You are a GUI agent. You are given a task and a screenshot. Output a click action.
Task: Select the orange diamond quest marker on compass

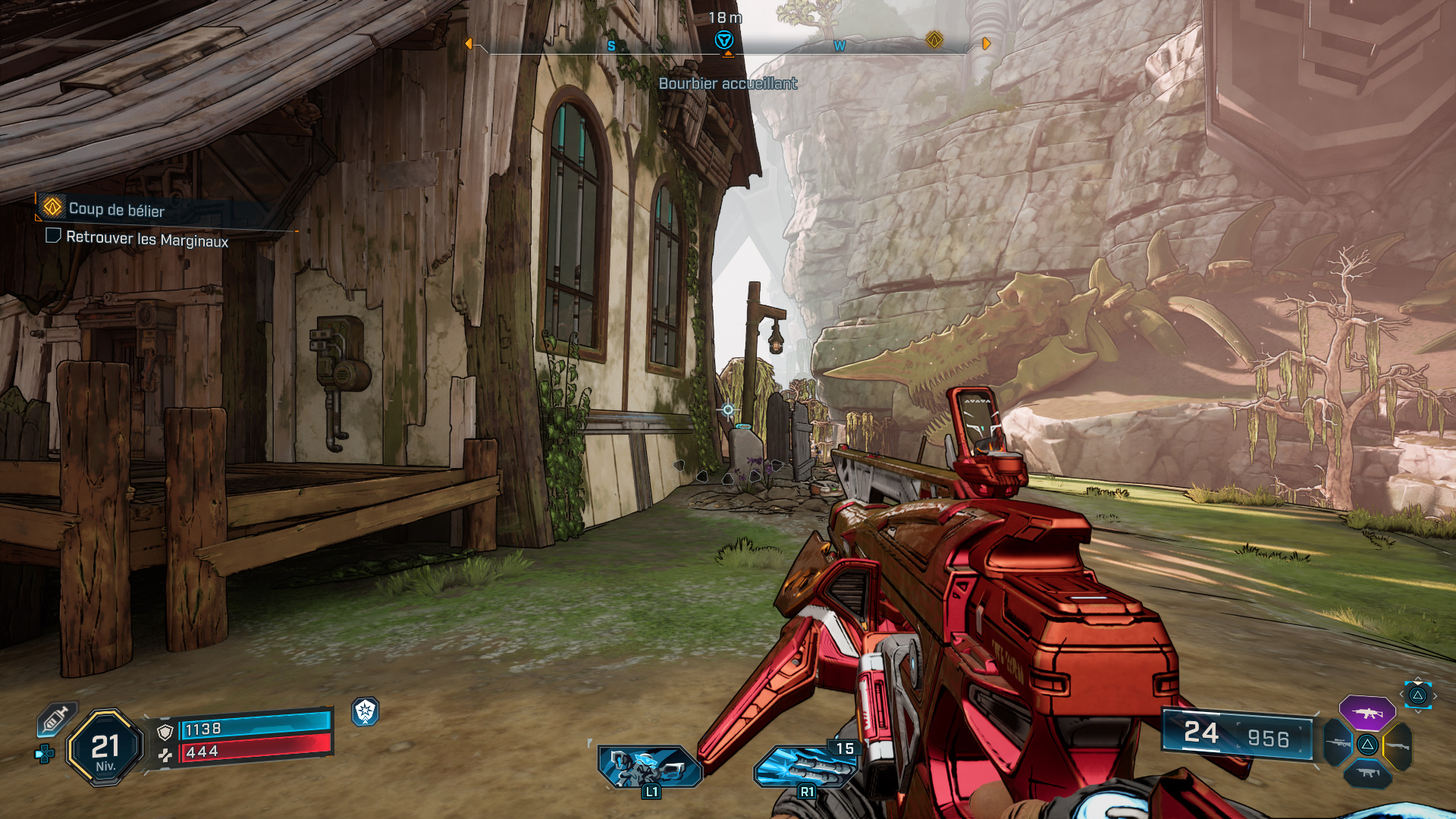coord(934,39)
